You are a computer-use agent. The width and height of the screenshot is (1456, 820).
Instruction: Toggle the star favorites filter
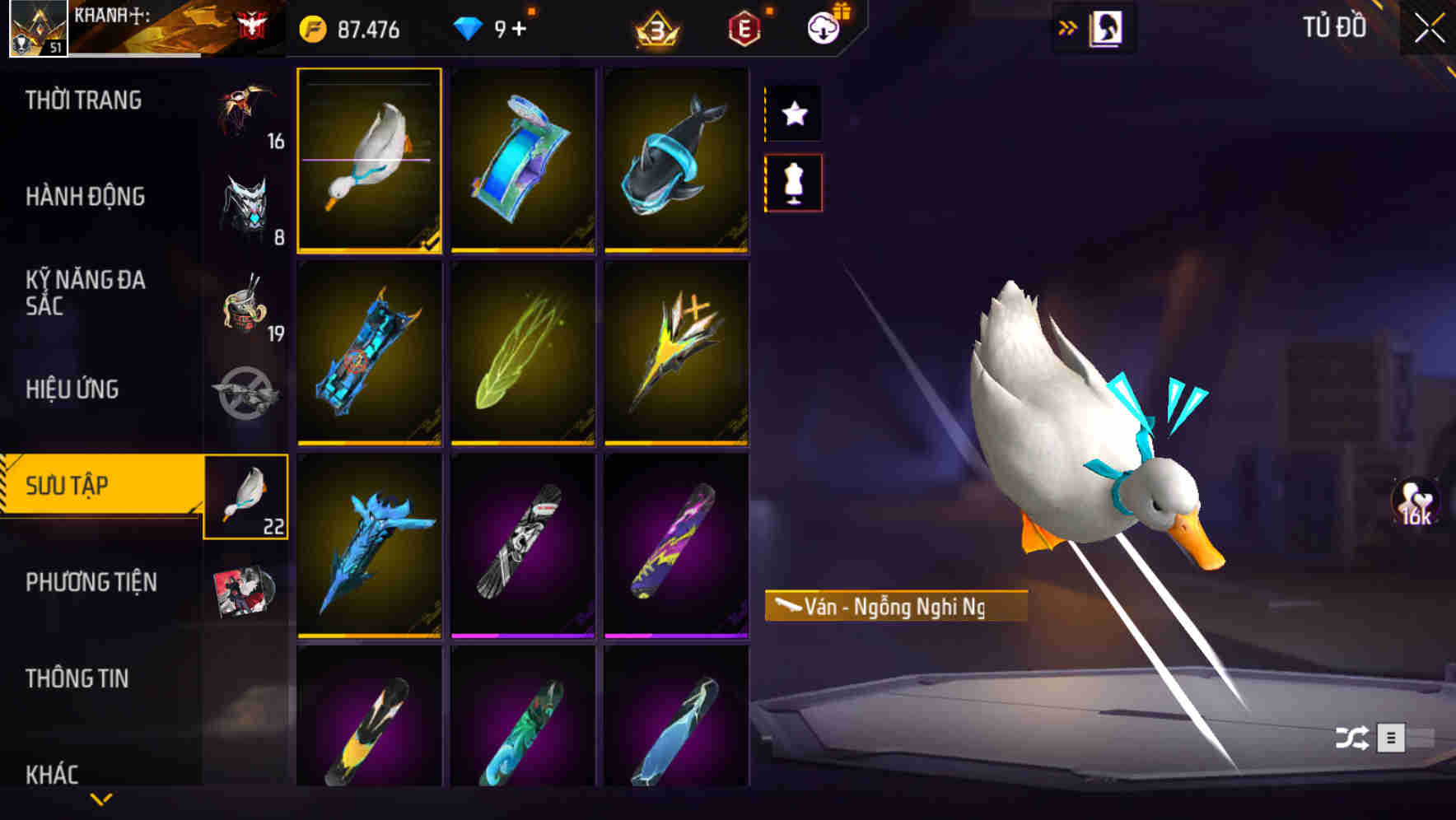point(793,113)
